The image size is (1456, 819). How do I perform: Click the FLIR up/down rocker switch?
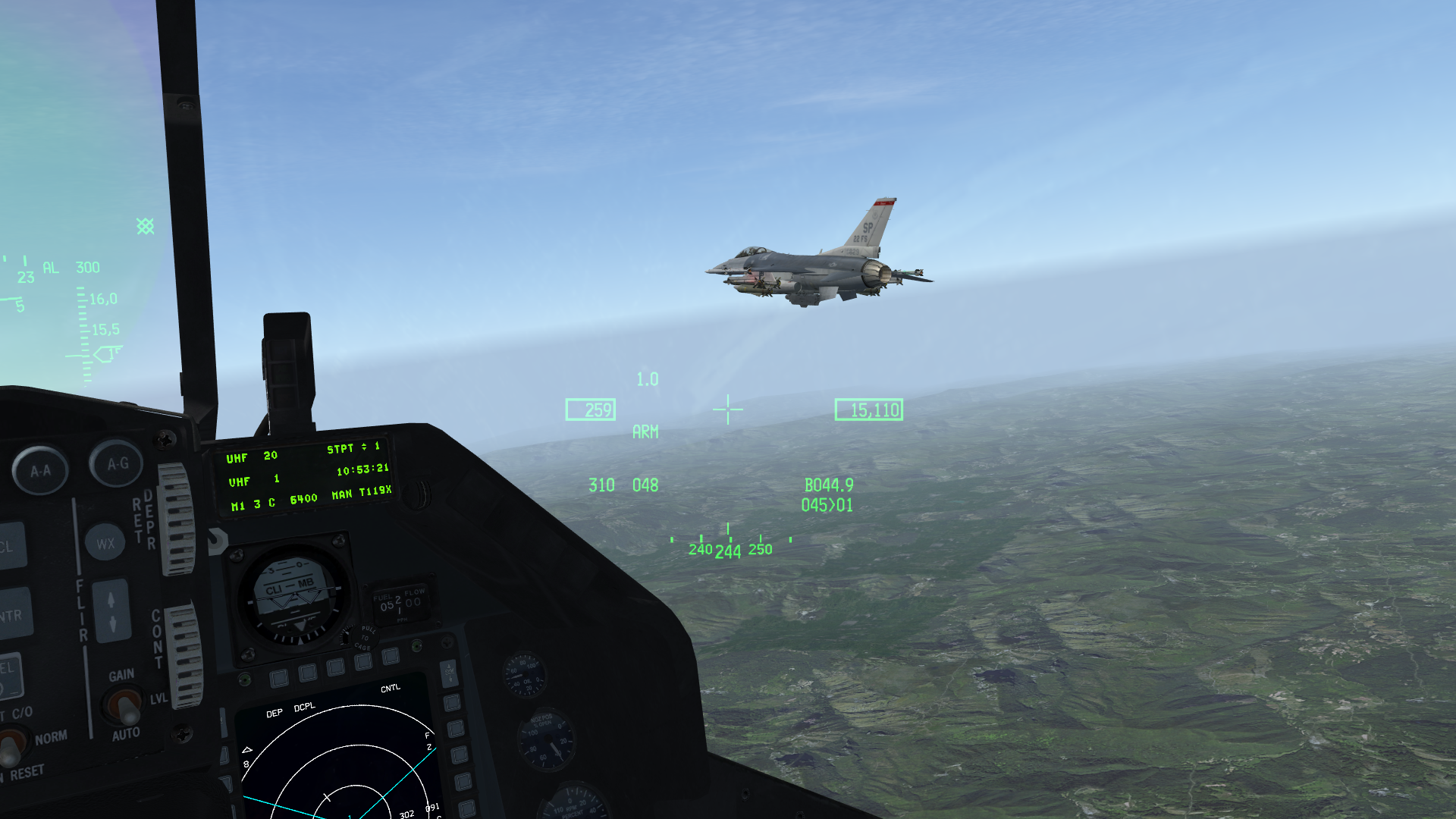[x=111, y=611]
